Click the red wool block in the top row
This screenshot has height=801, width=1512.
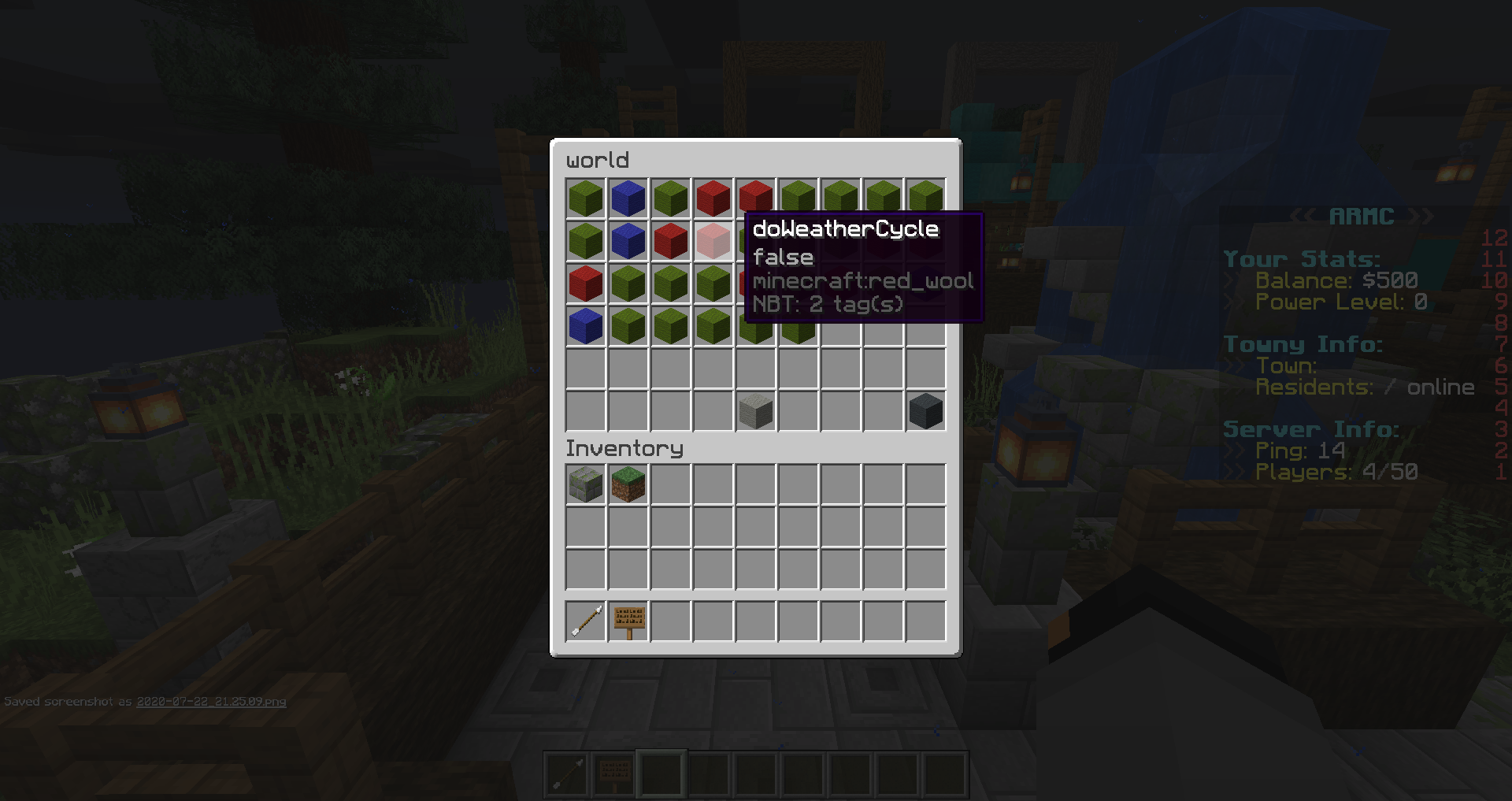pos(713,198)
